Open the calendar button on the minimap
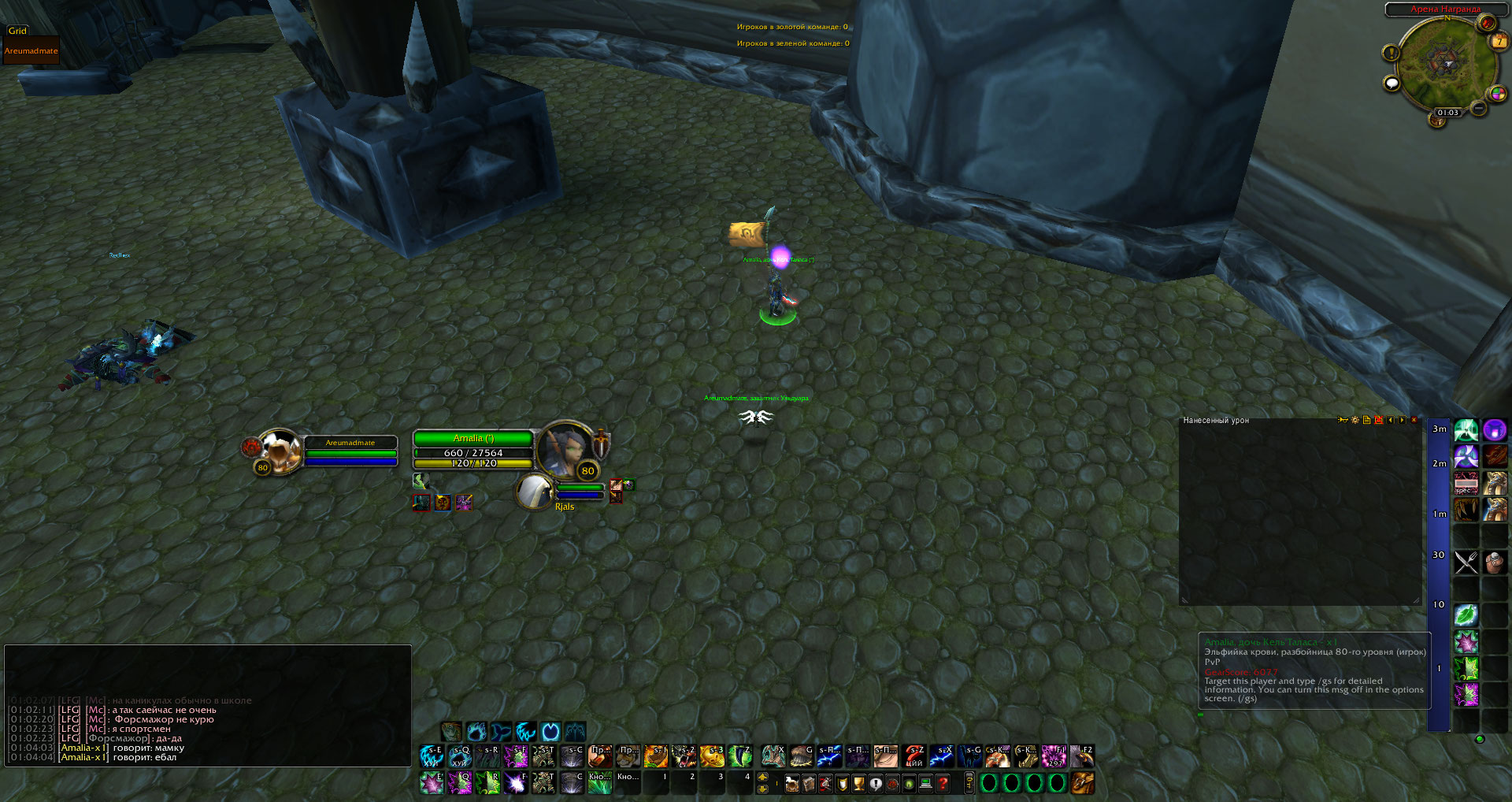1512x802 pixels. 1499,41
